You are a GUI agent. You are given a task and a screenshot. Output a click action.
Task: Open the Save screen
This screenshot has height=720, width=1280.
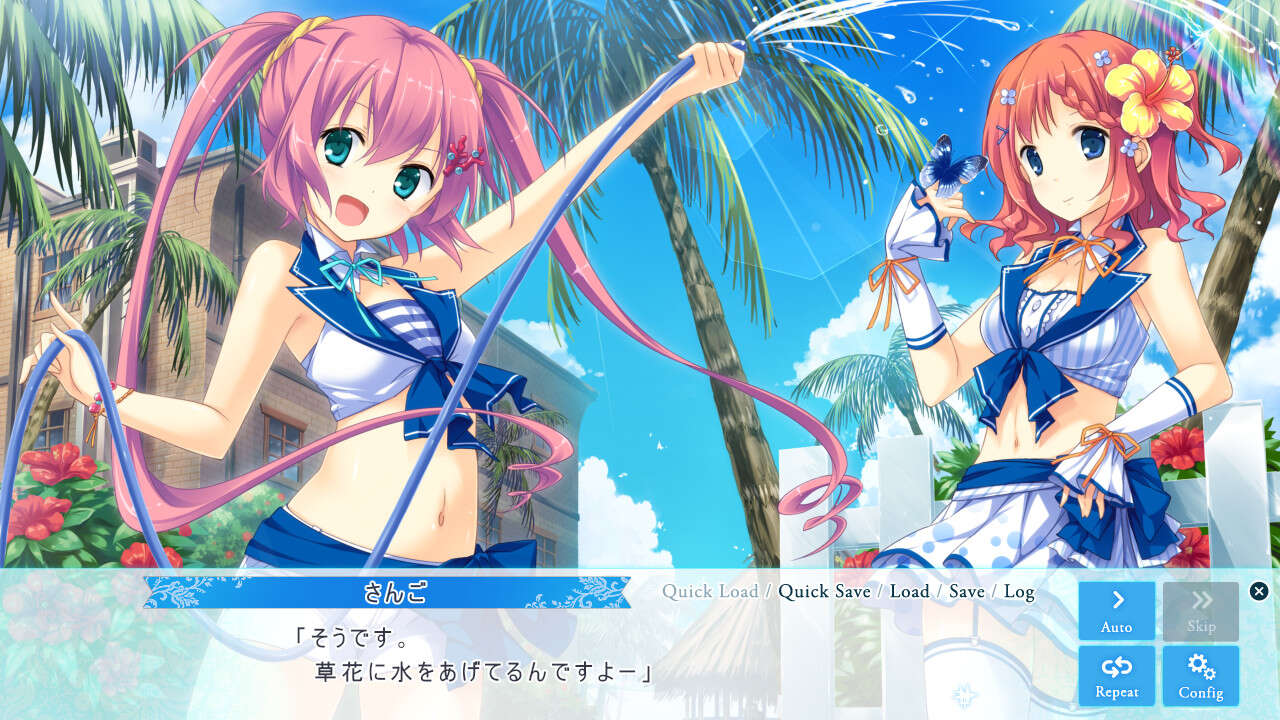click(966, 592)
